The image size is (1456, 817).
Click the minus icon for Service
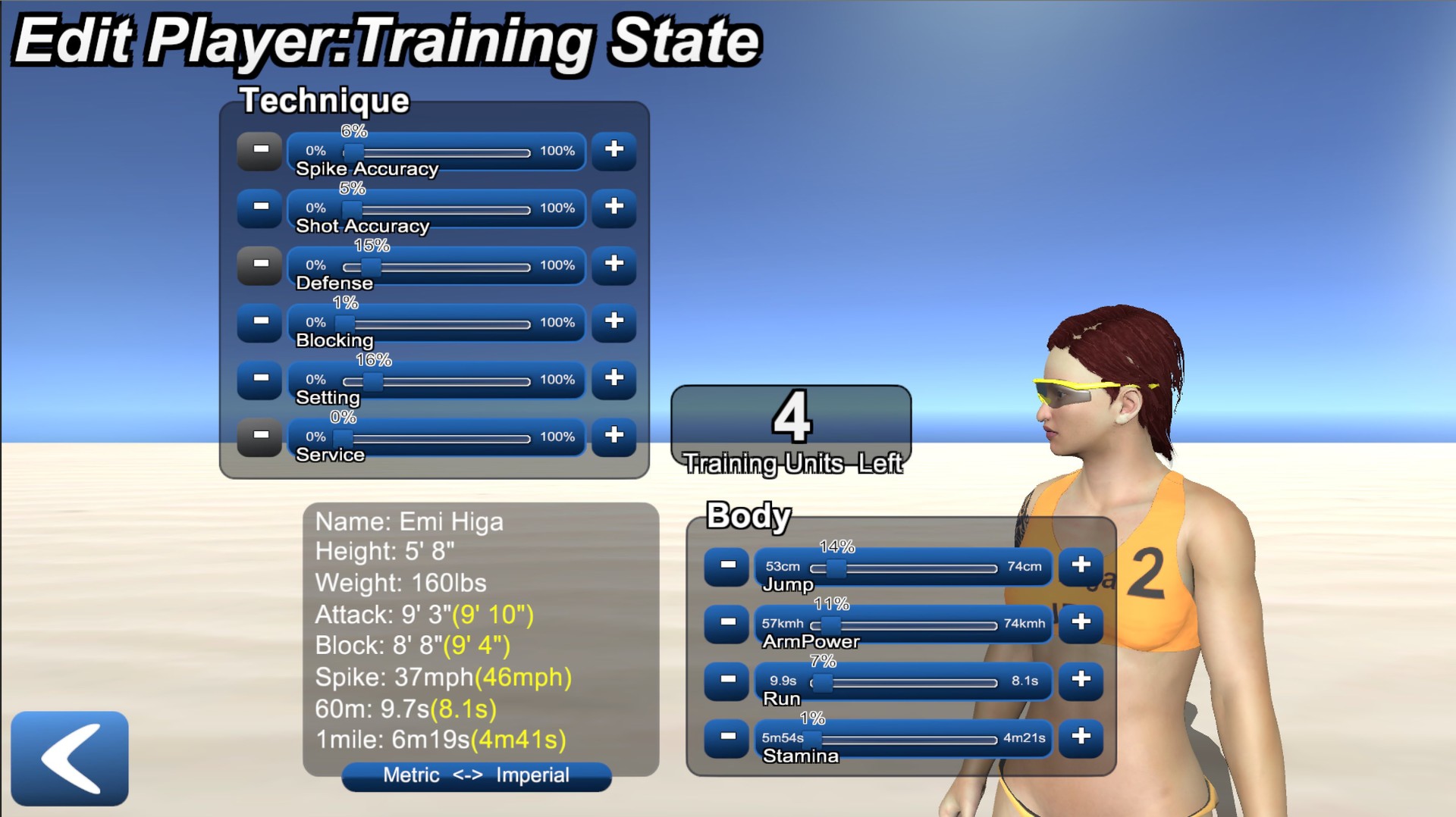click(259, 437)
